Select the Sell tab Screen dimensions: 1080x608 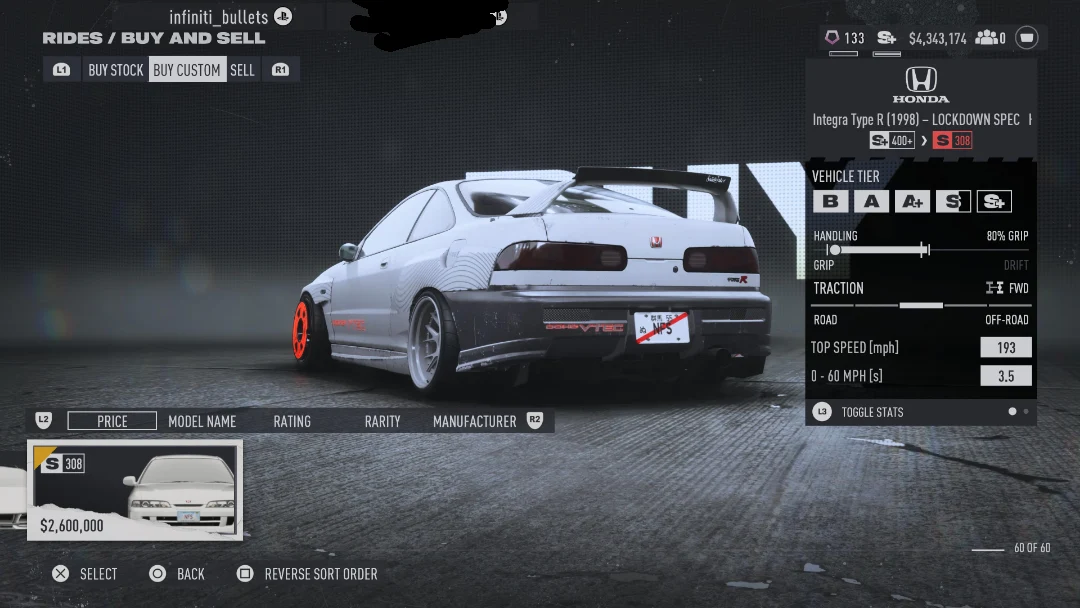click(x=243, y=70)
